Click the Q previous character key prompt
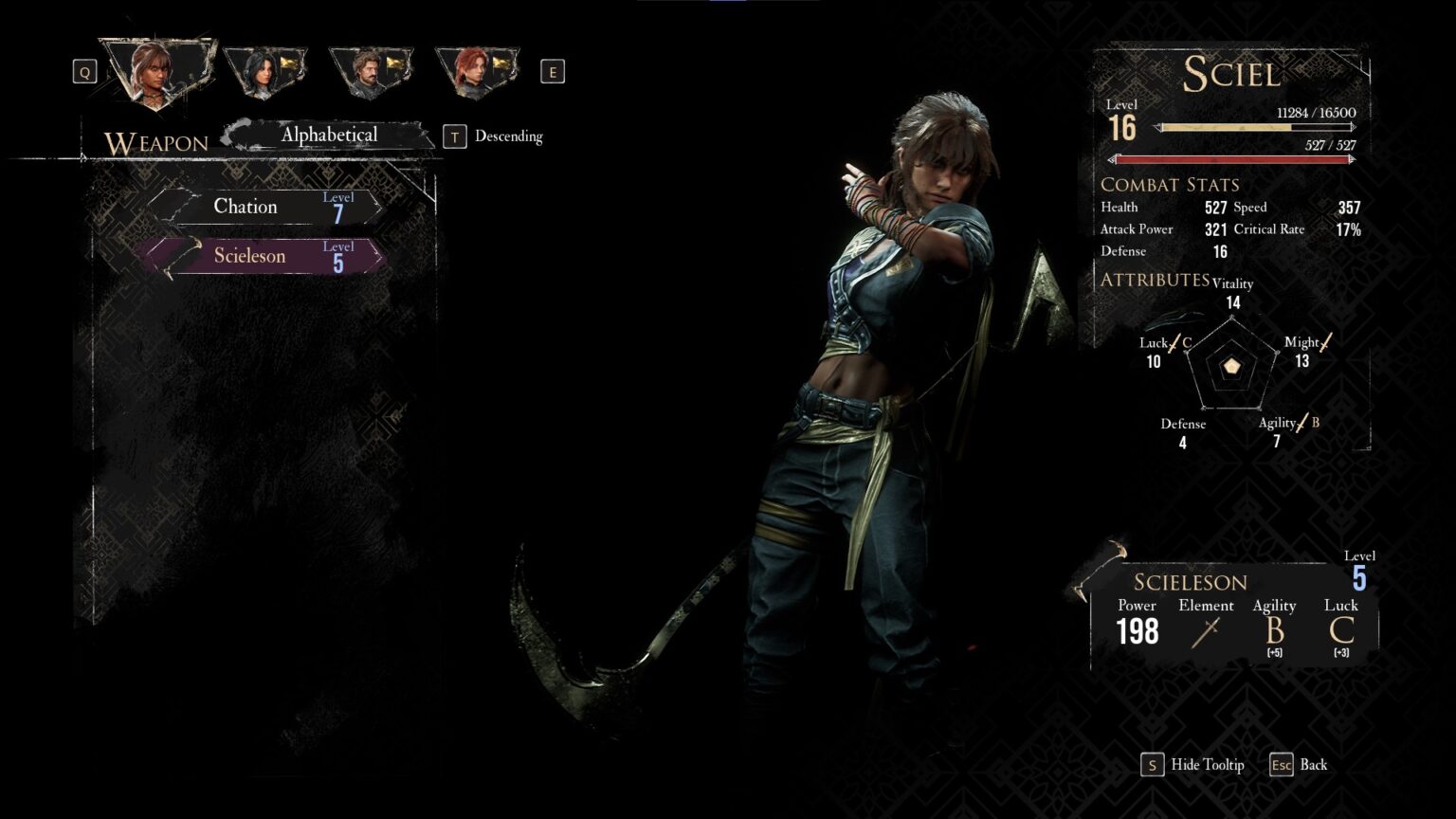Image resolution: width=1456 pixels, height=819 pixels. pos(83,71)
